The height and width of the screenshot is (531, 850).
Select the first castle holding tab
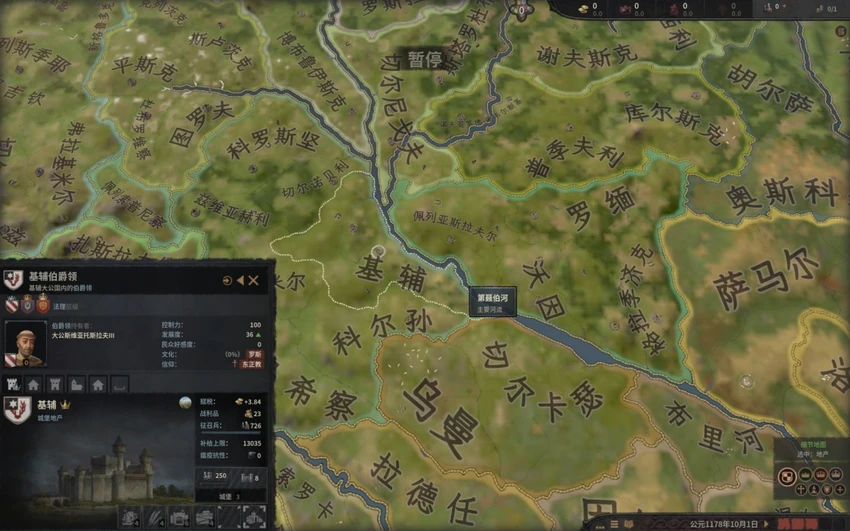(14, 384)
